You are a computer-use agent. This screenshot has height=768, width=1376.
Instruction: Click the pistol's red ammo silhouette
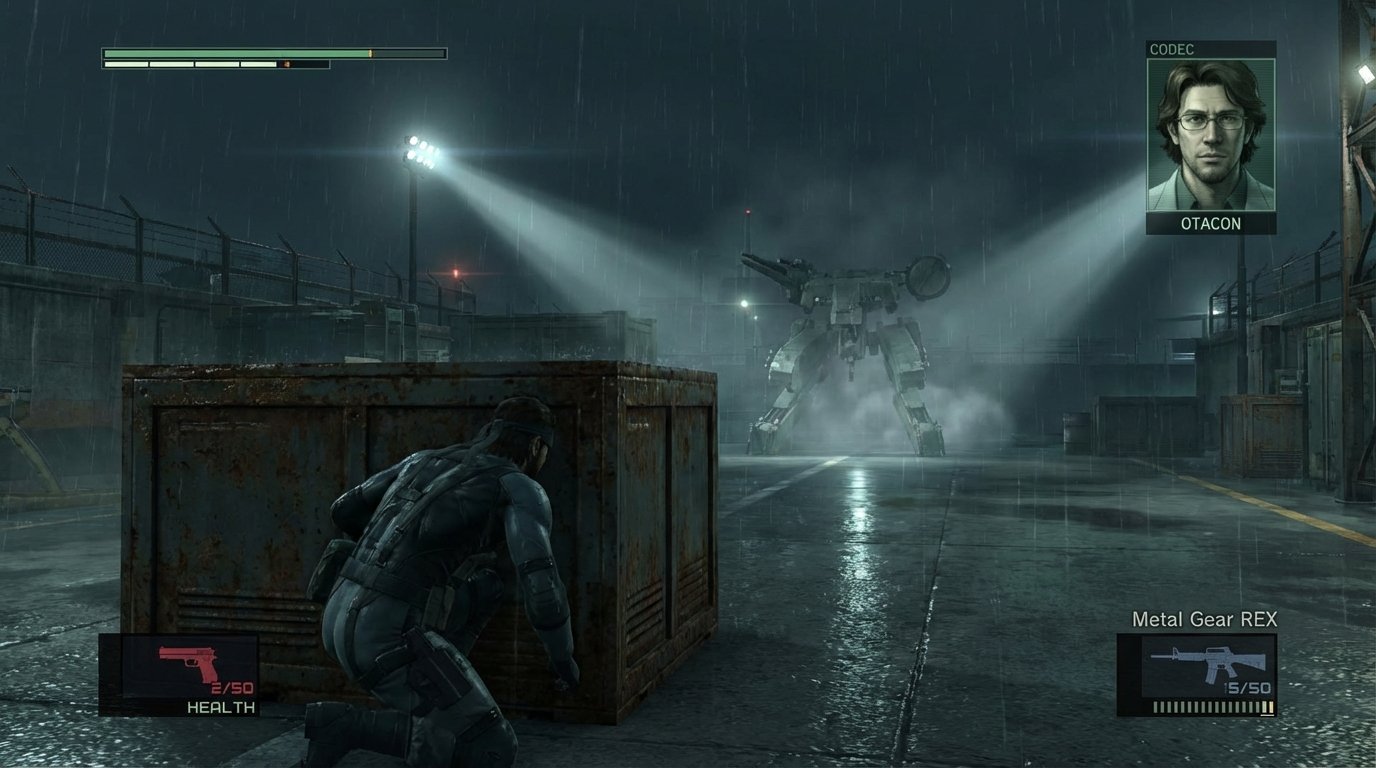(185, 660)
